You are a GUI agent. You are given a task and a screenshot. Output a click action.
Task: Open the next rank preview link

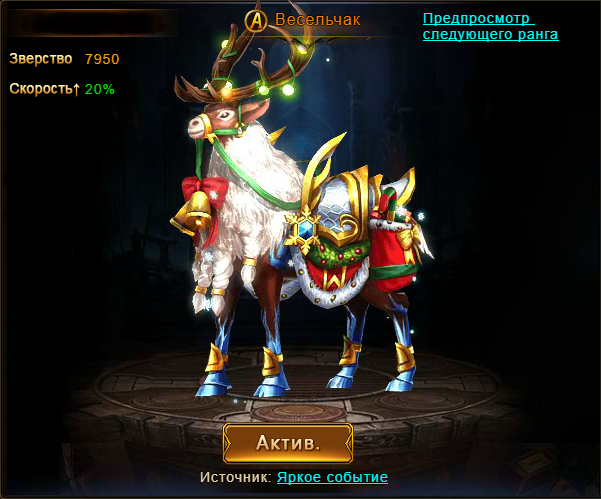[x=490, y=27]
